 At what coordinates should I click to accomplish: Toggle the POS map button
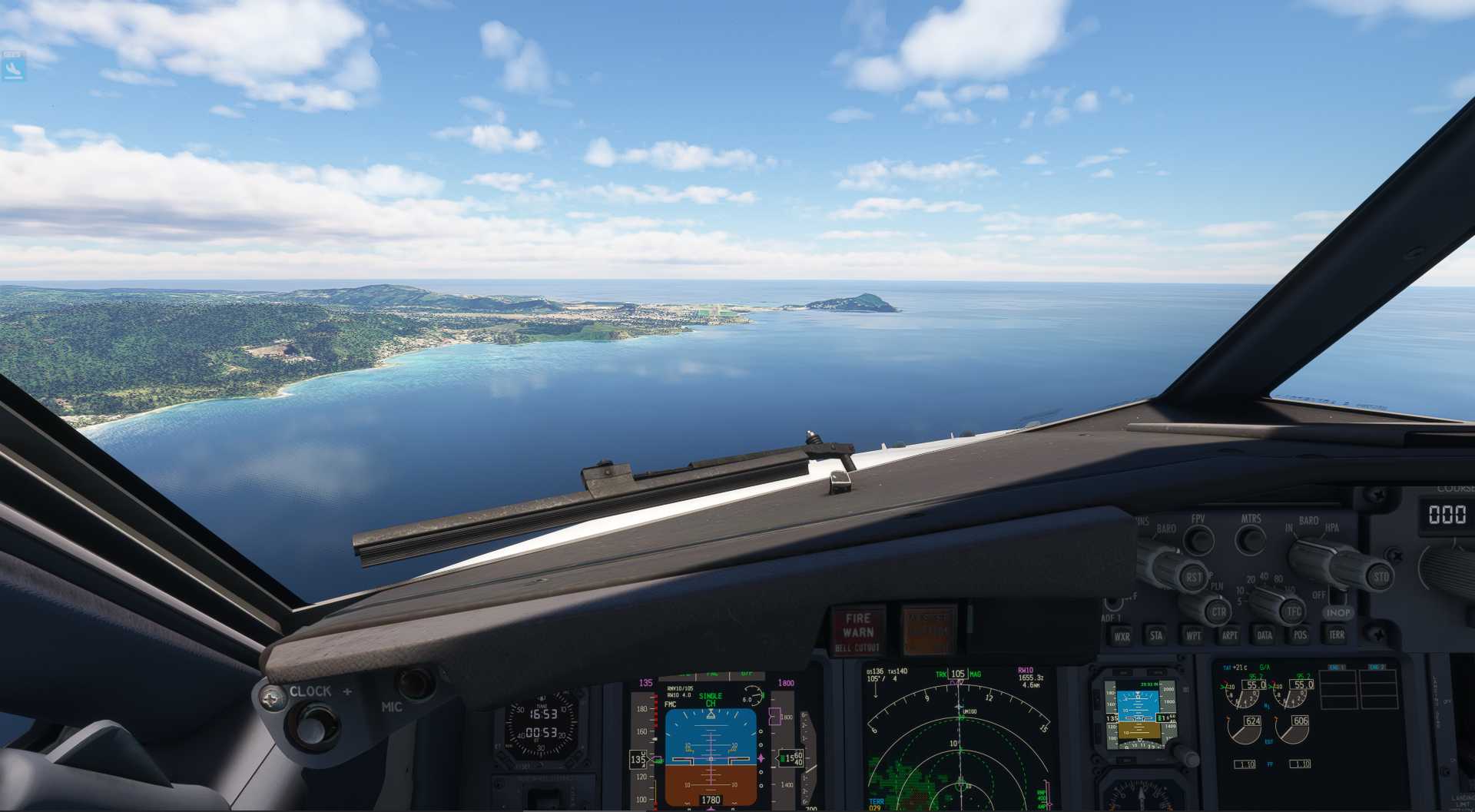1300,635
